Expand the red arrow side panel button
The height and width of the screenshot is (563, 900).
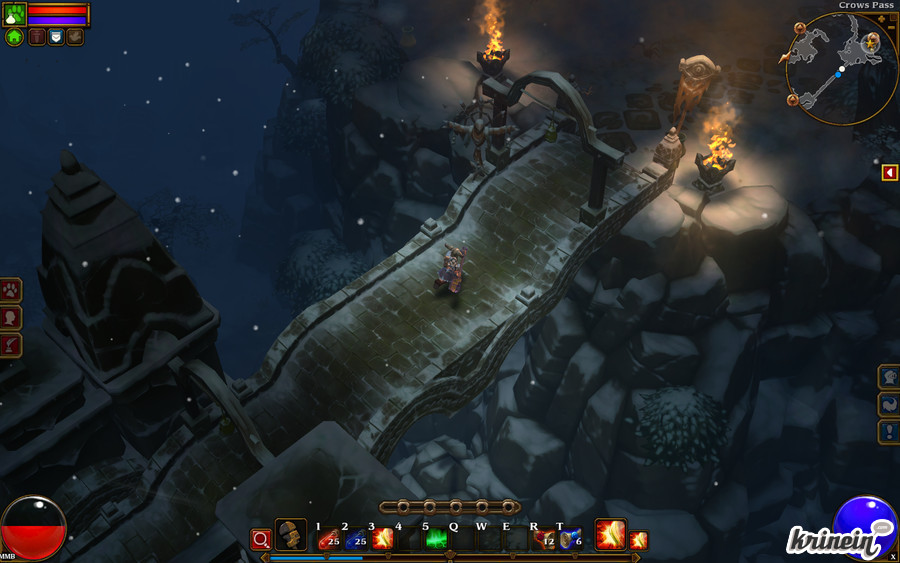point(889,173)
